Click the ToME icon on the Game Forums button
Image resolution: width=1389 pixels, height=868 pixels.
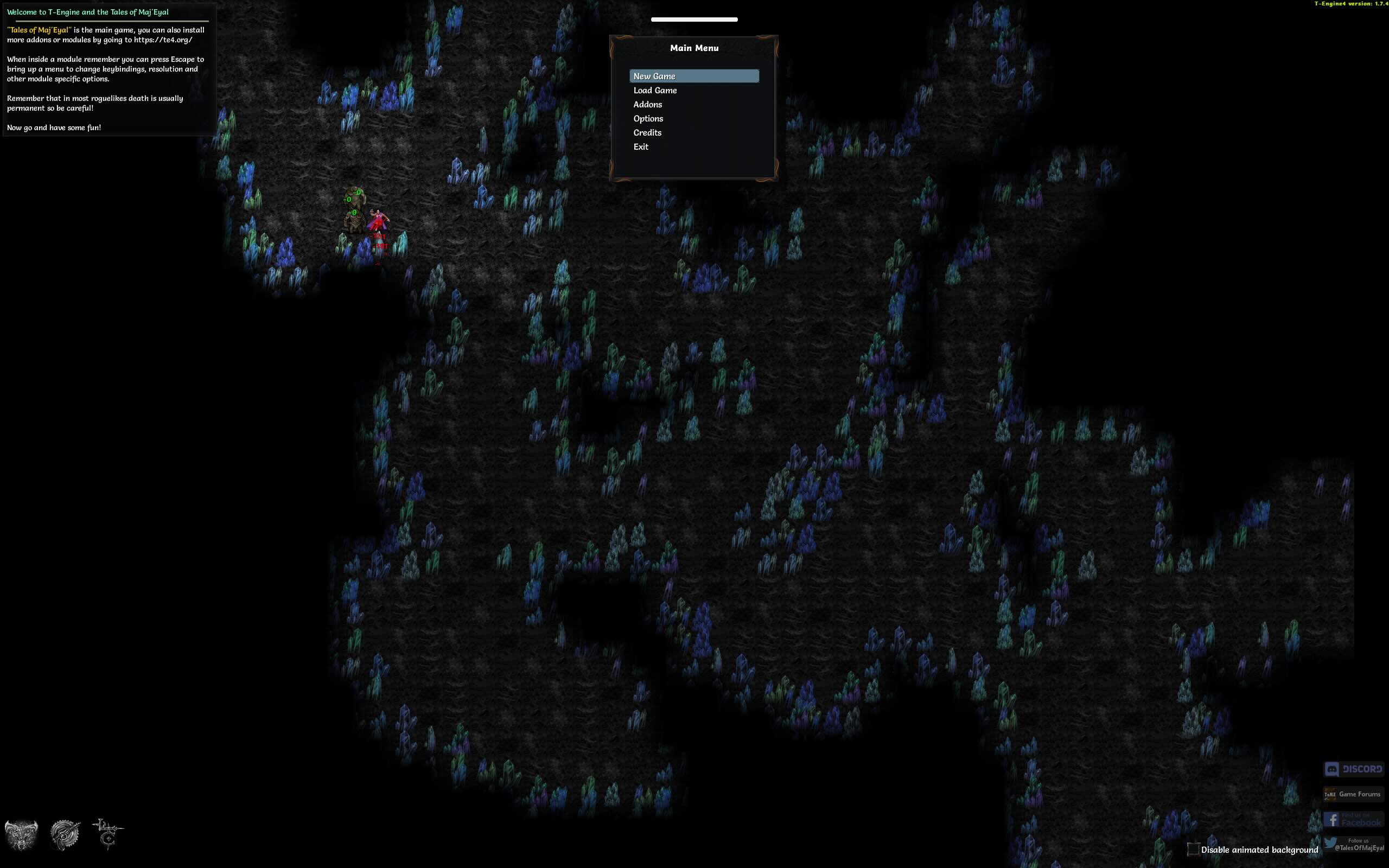coord(1331,794)
